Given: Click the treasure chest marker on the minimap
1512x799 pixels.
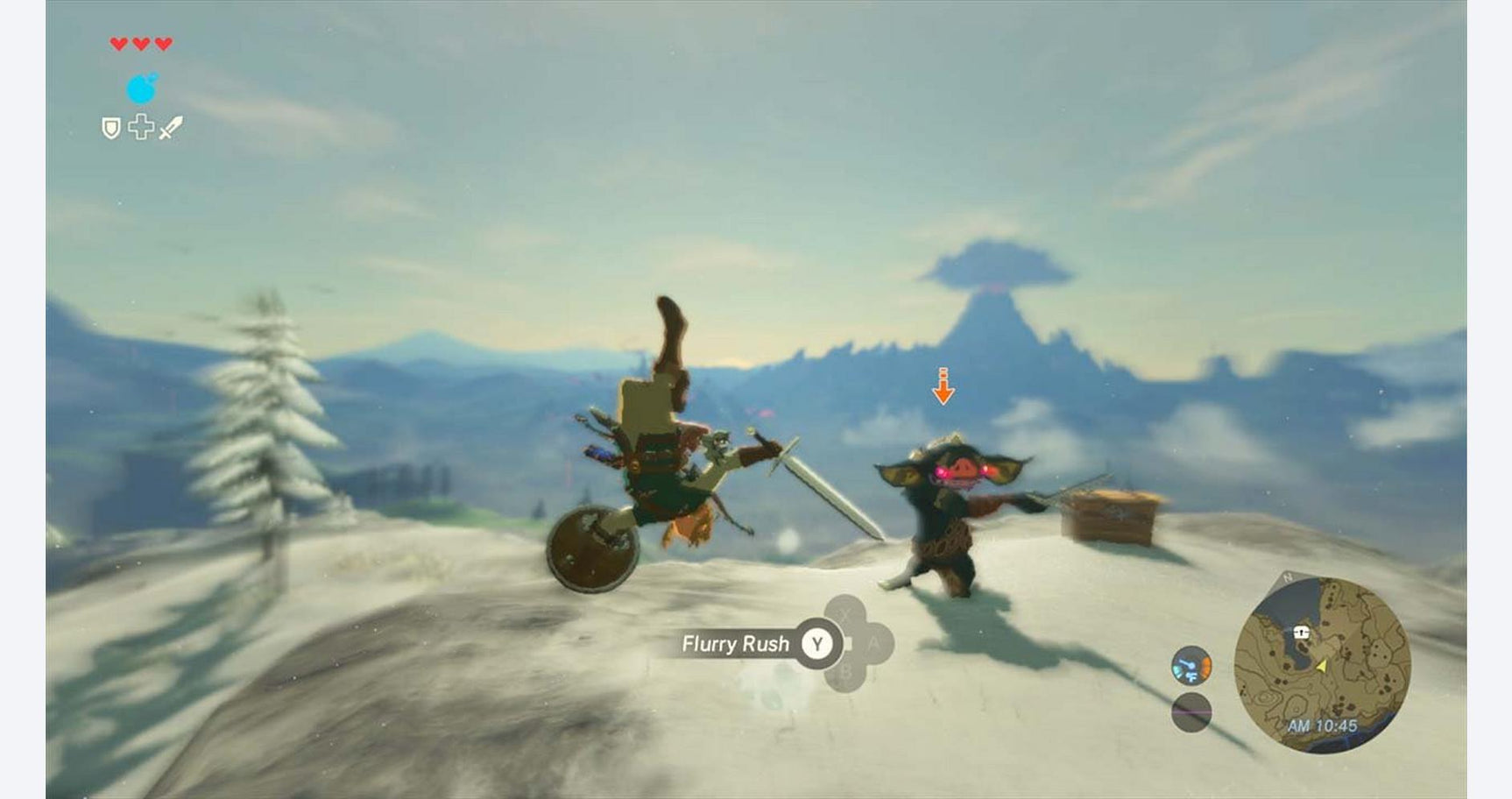Looking at the screenshot, I should click(x=1301, y=633).
